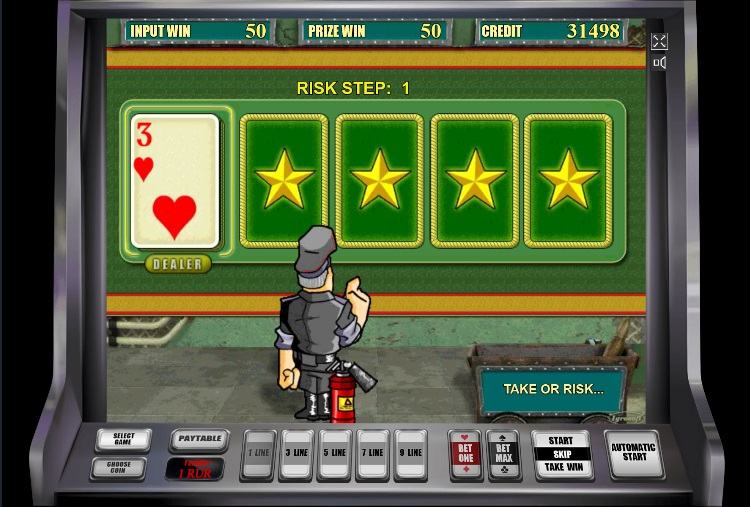The height and width of the screenshot is (507, 750).
Task: Click the Start / Skip / Take Win button
Action: click(563, 453)
